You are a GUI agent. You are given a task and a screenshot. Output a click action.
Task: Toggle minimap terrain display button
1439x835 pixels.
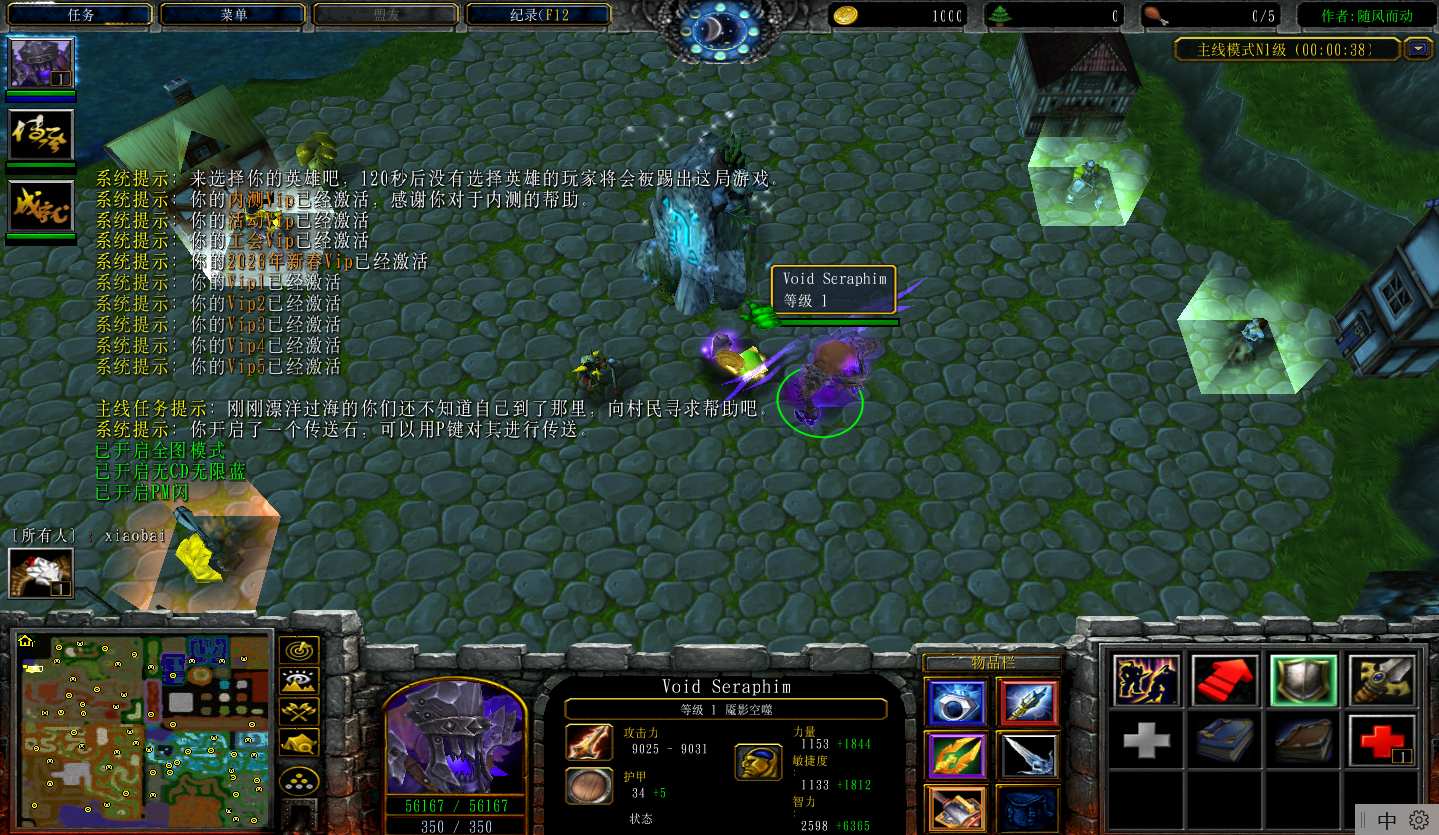pyautogui.click(x=299, y=681)
